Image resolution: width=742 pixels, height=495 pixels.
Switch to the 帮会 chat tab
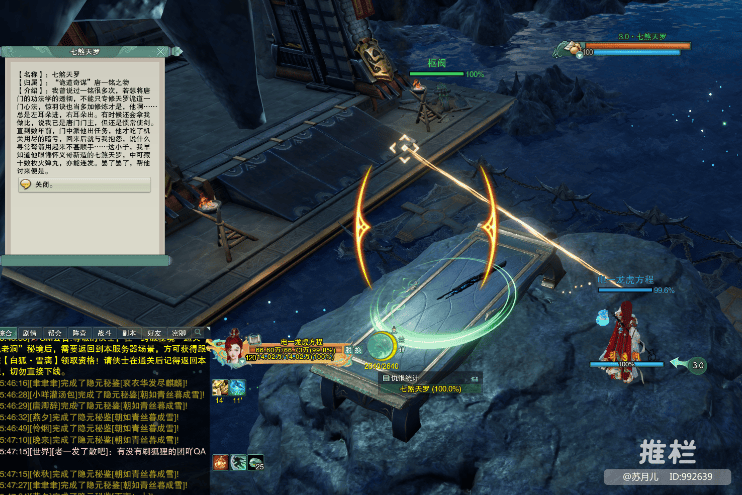[55, 332]
